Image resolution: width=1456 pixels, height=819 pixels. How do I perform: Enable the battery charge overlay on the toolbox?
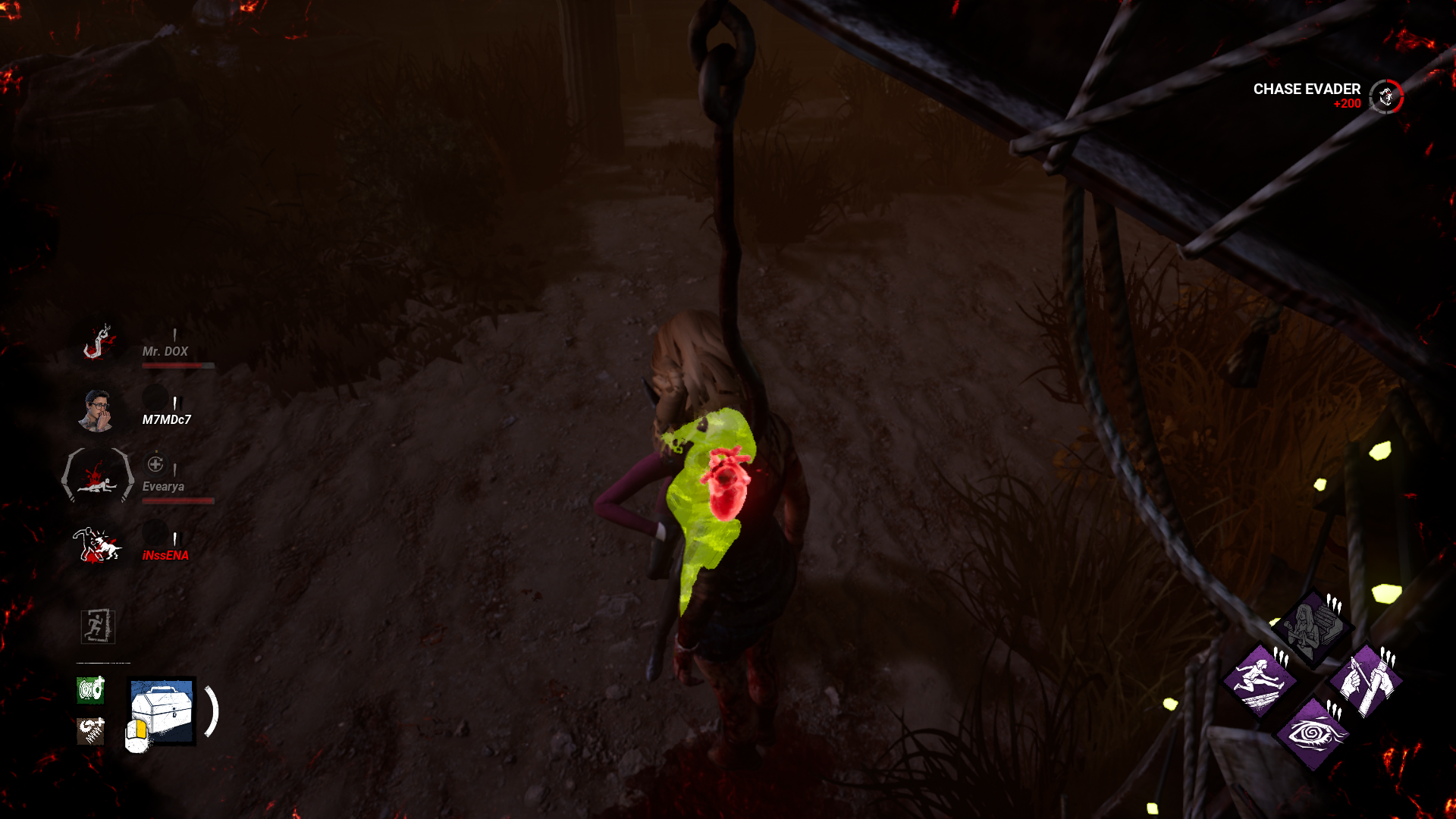[136, 734]
